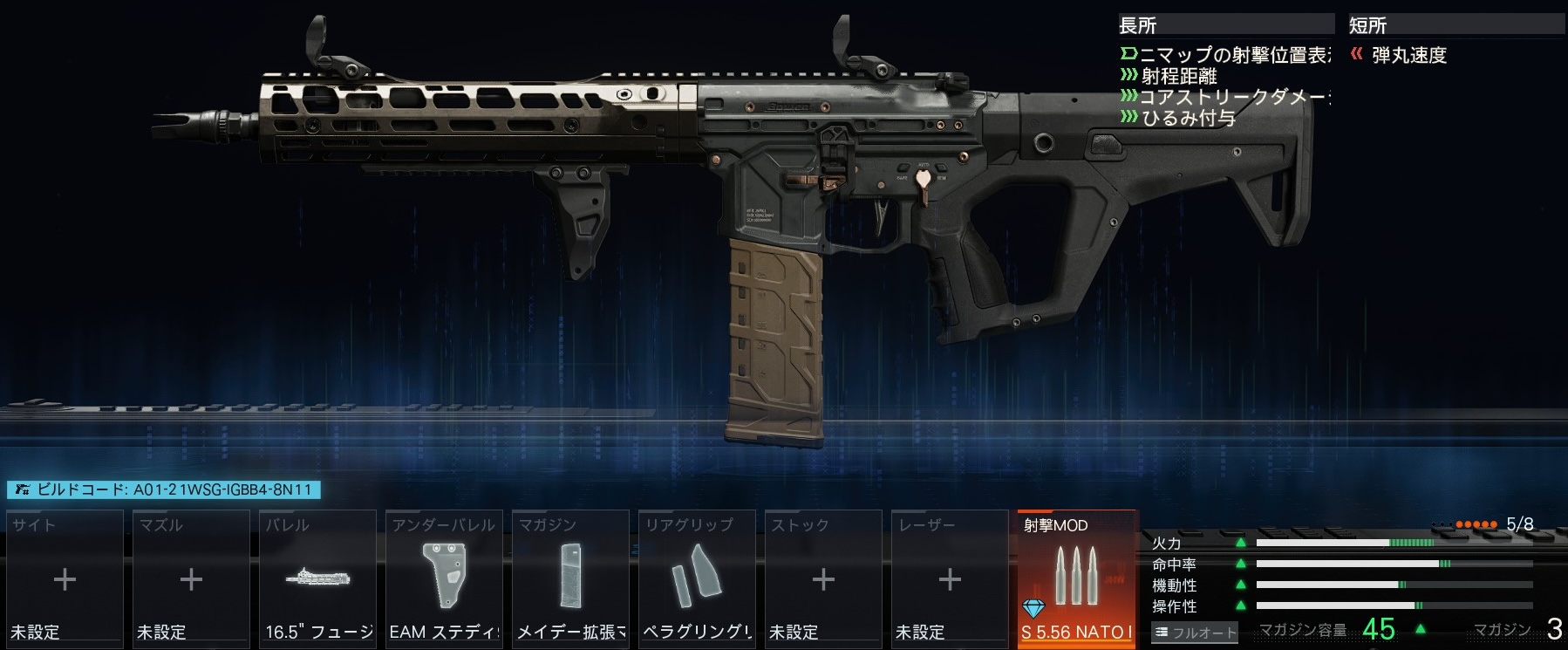Open the サイト (sight) attachment slot
Image resolution: width=1568 pixels, height=650 pixels.
coord(65,579)
